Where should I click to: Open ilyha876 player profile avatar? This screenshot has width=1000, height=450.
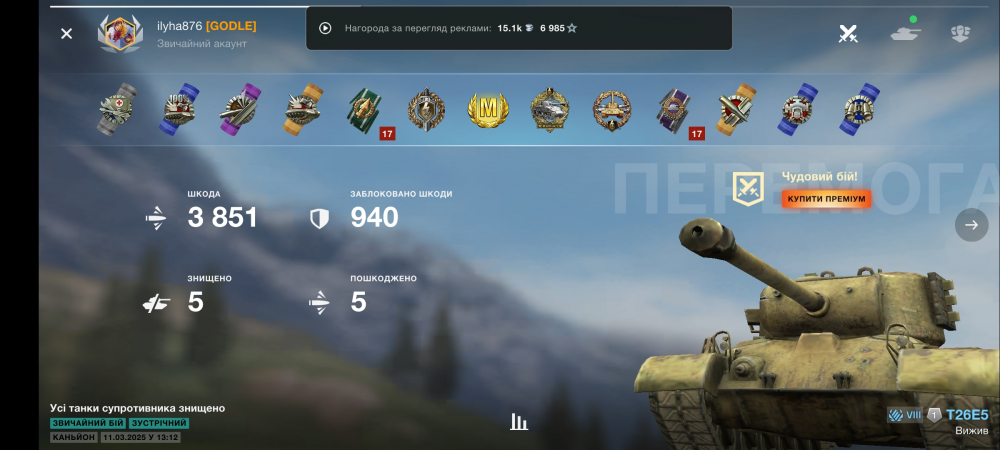[120, 33]
